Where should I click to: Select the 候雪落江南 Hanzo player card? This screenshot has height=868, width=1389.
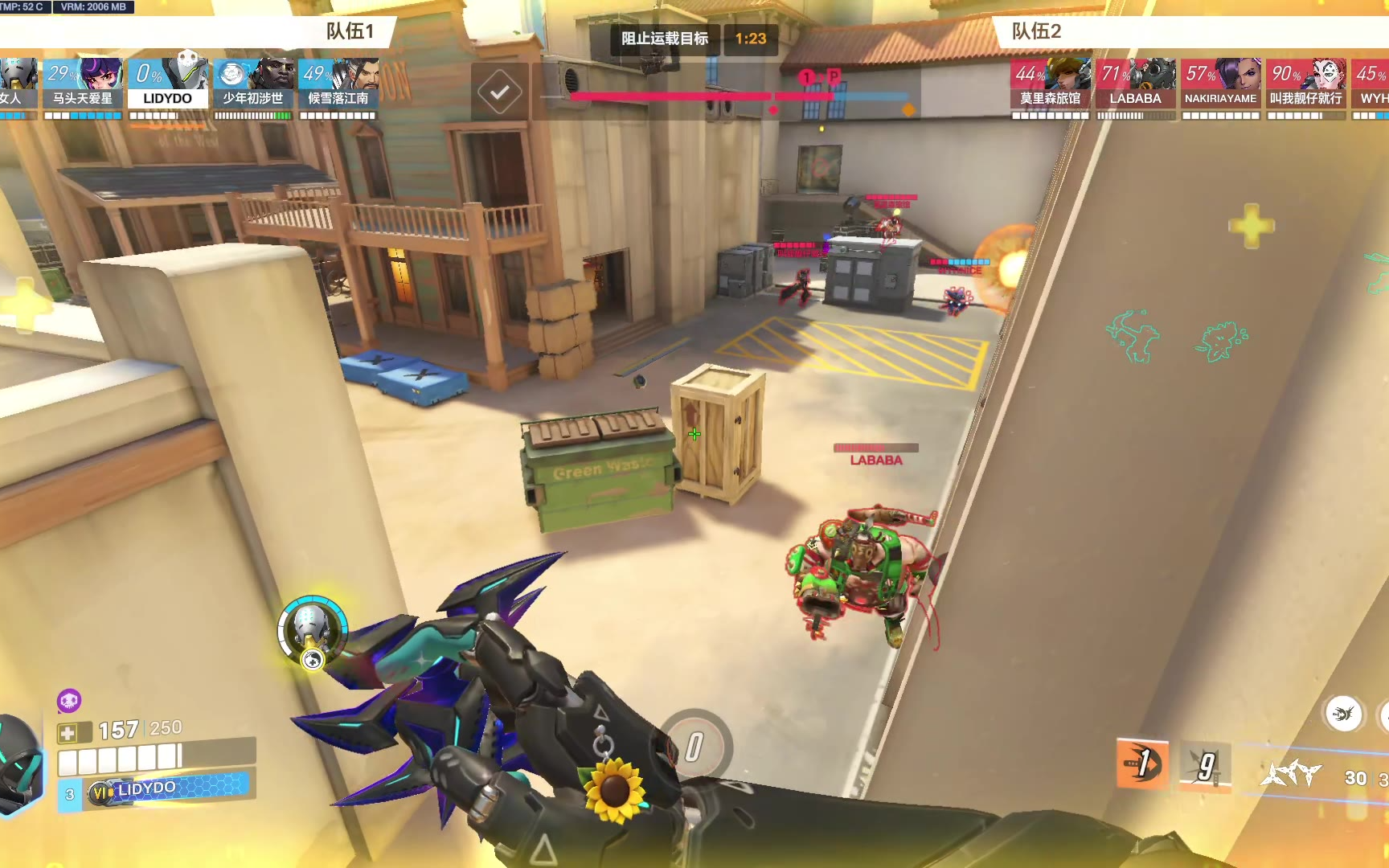(338, 84)
